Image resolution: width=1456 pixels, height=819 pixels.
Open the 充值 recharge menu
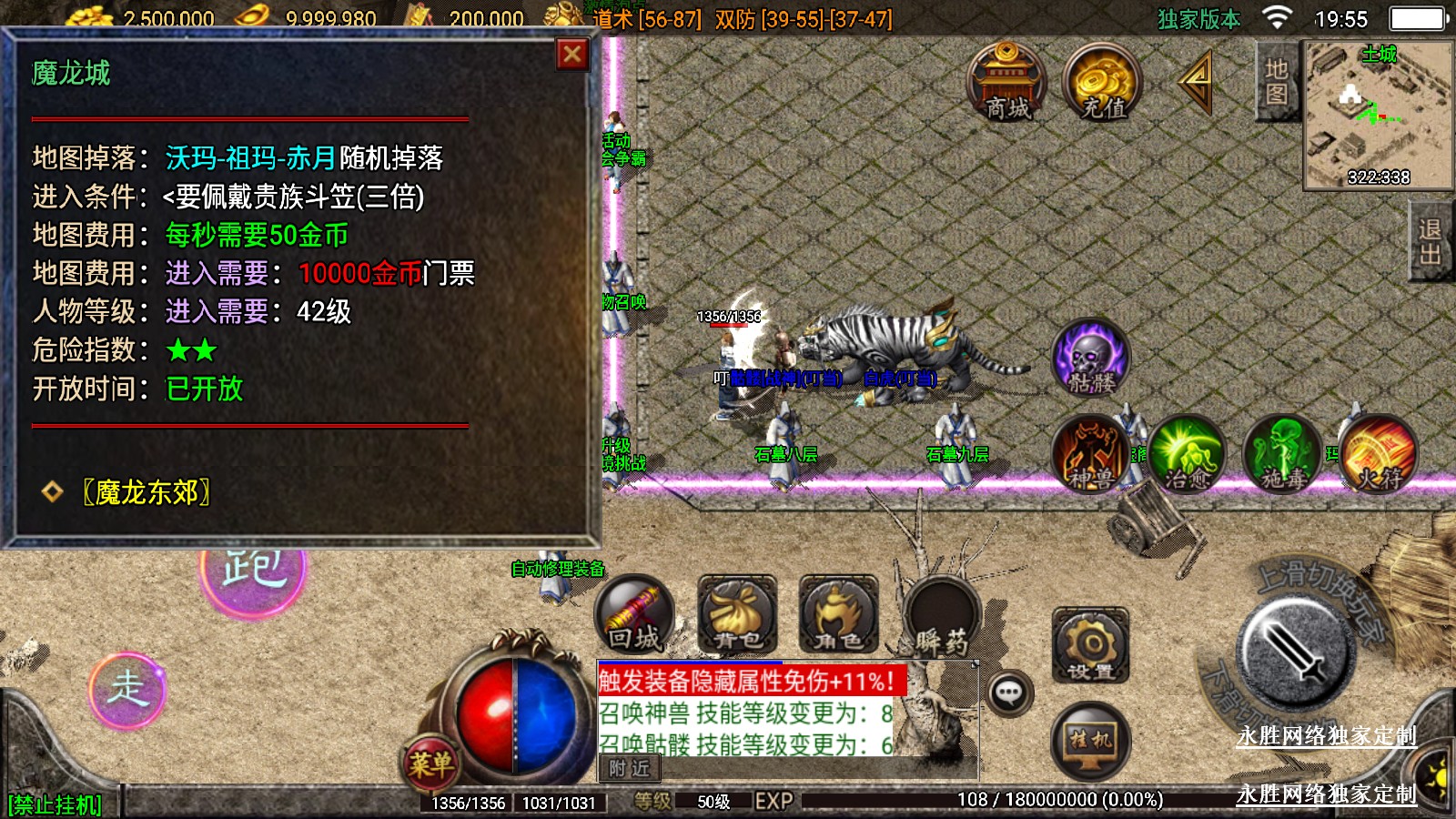1103,84
